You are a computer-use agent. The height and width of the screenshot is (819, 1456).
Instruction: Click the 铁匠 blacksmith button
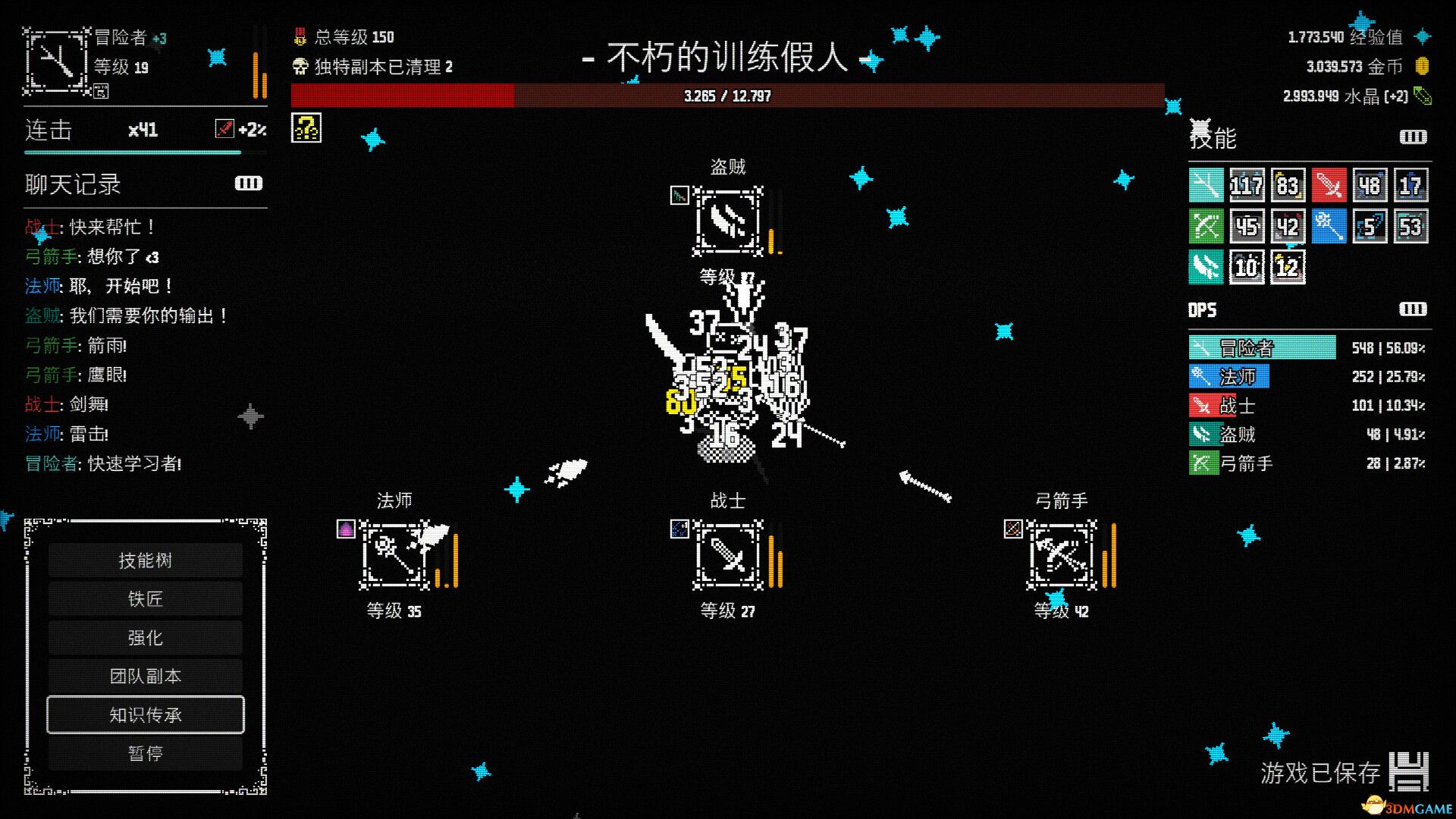145,598
